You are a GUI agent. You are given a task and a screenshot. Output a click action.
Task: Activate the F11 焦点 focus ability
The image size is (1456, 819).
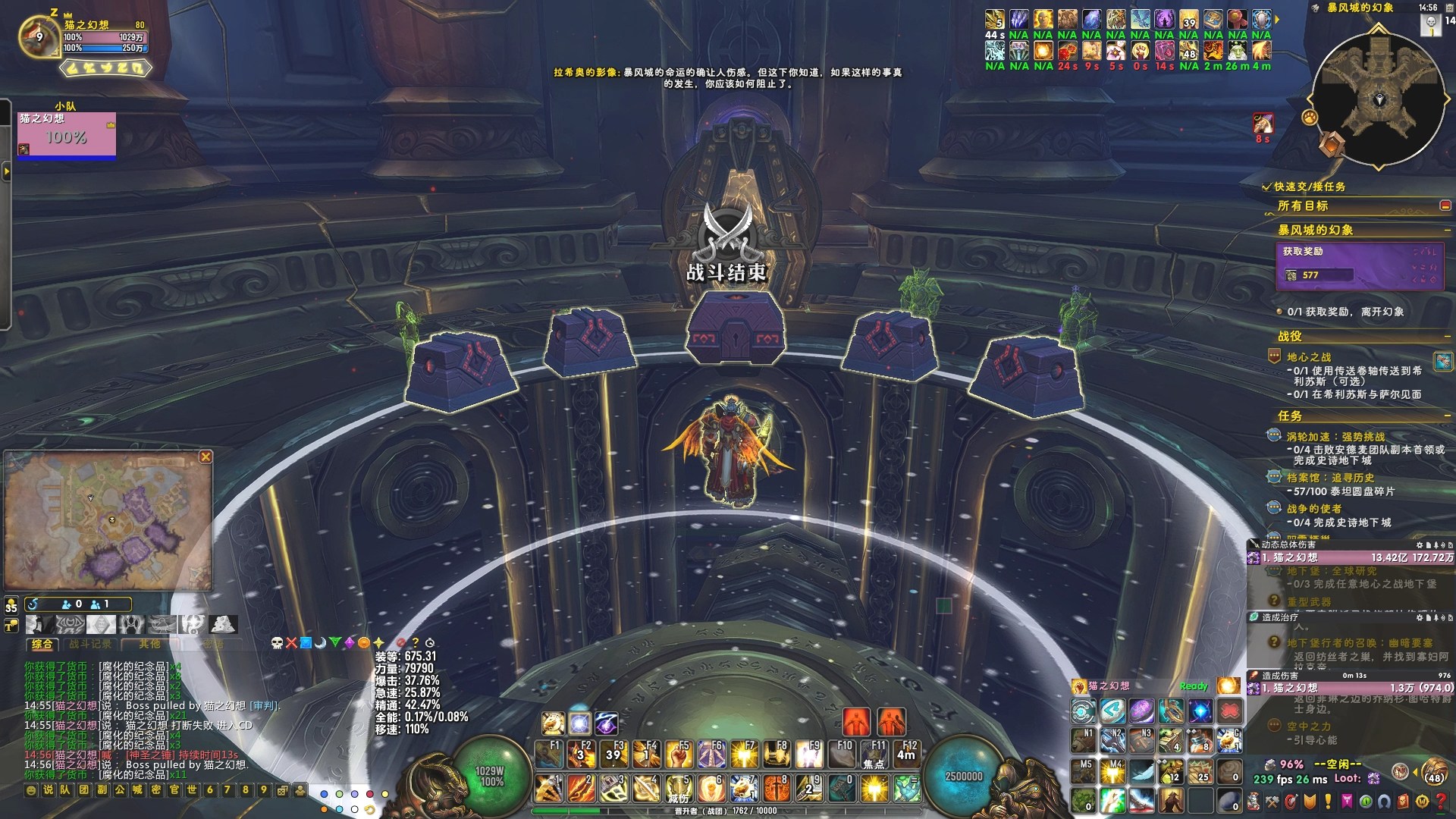click(874, 754)
